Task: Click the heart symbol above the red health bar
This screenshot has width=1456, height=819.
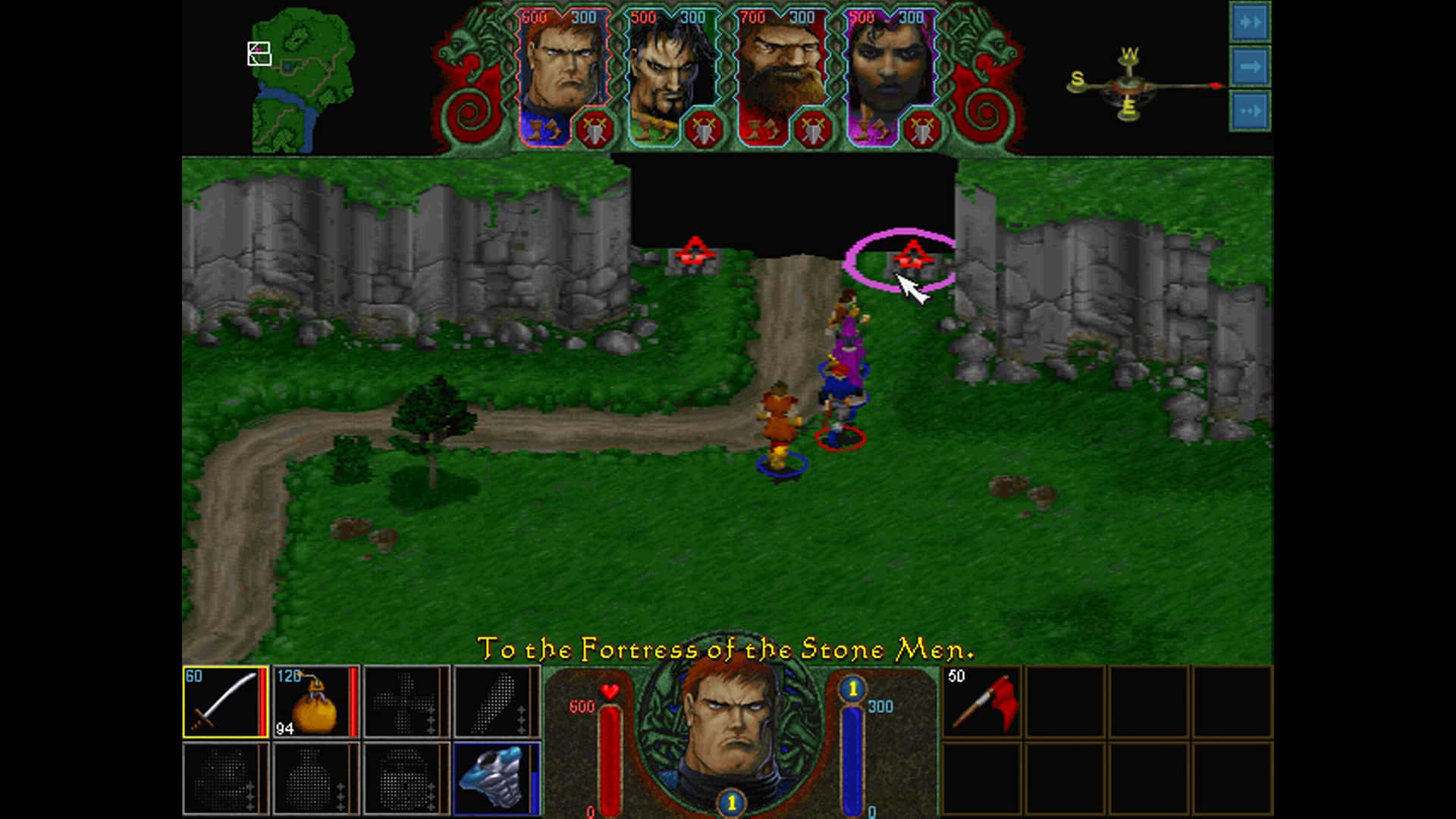Action: (608, 689)
